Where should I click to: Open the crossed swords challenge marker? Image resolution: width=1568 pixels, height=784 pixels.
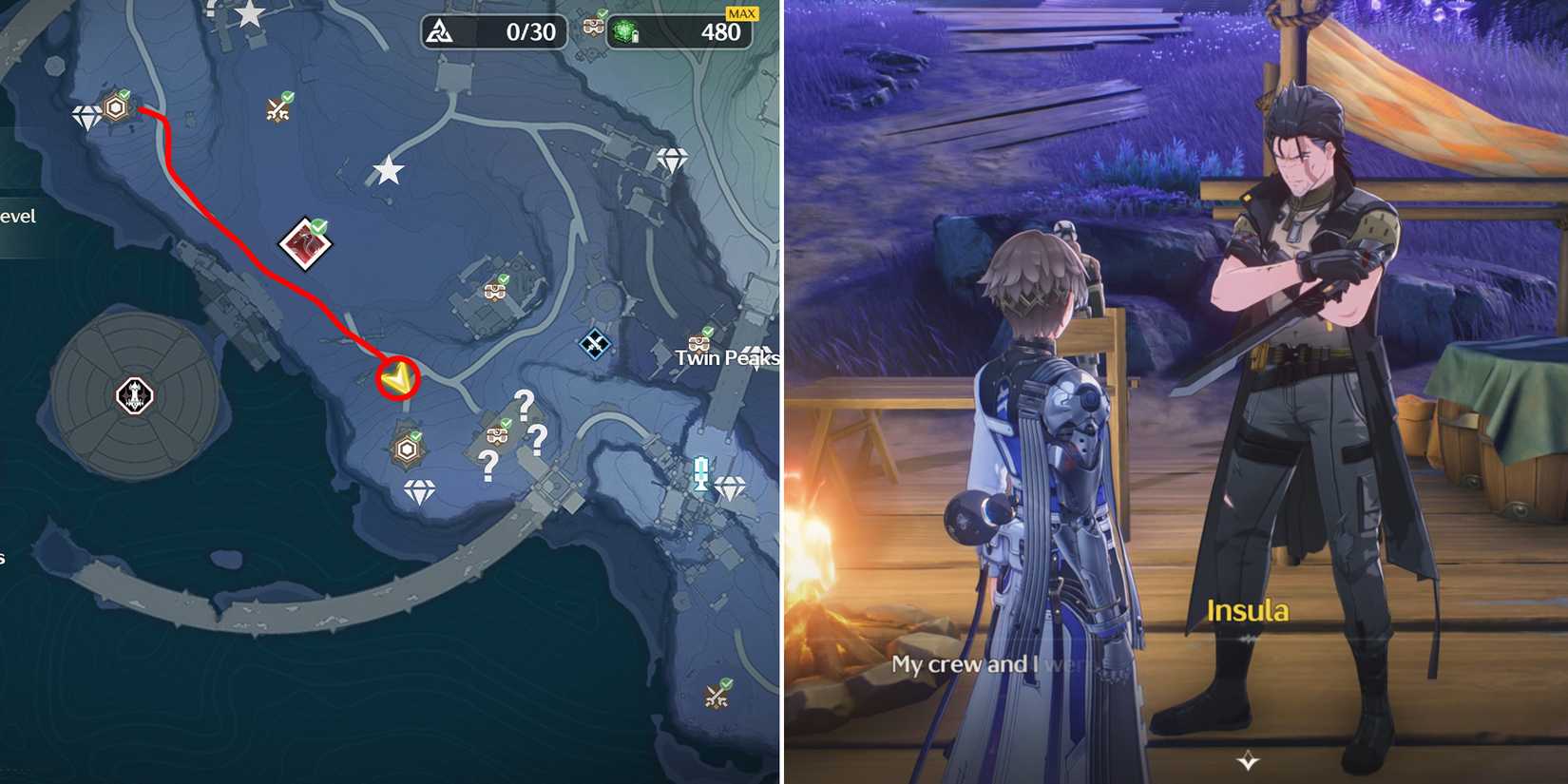pyautogui.click(x=277, y=112)
